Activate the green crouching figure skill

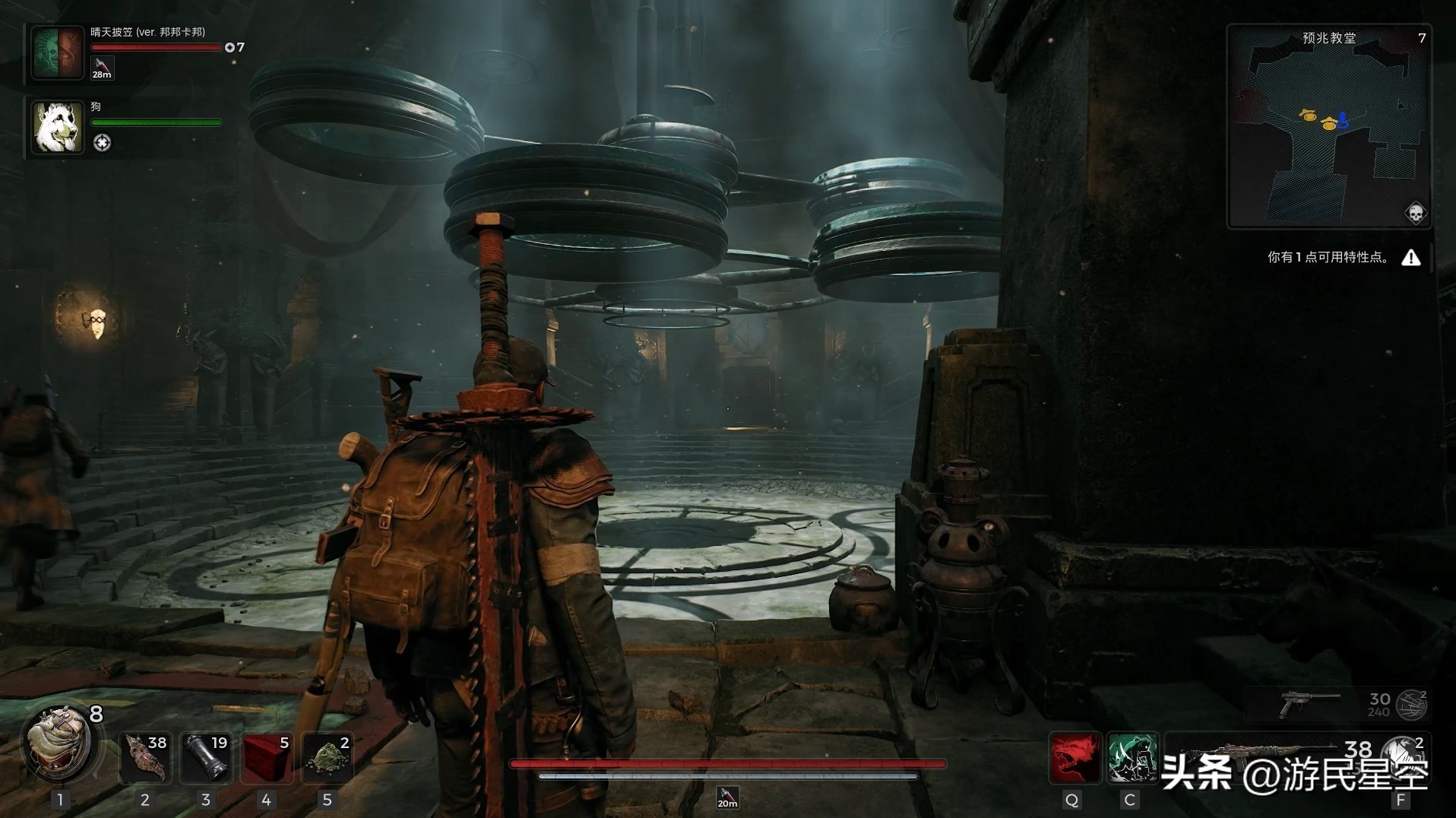pyautogui.click(x=1132, y=757)
